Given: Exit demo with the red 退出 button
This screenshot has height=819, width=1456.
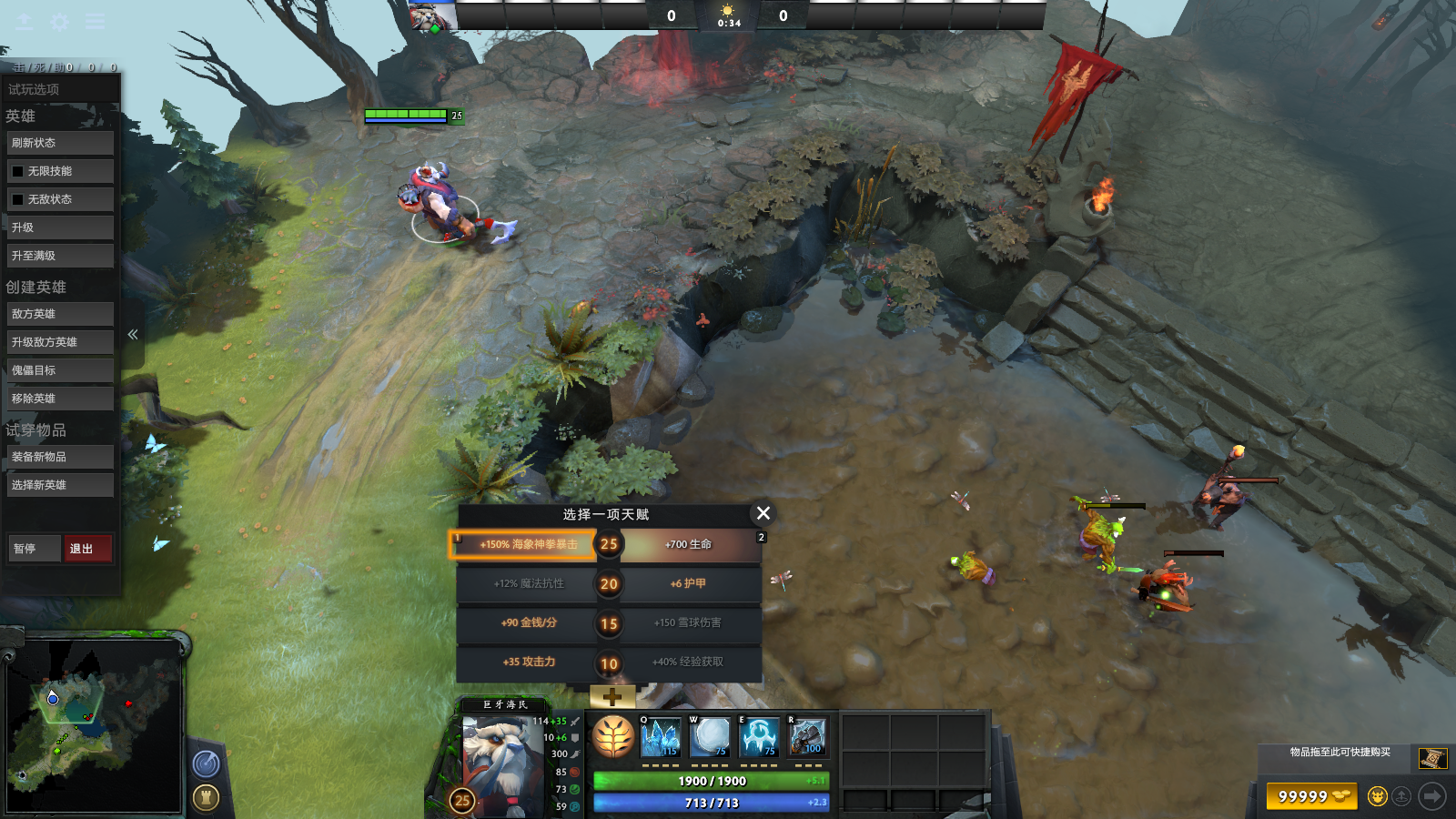Looking at the screenshot, I should (x=87, y=549).
